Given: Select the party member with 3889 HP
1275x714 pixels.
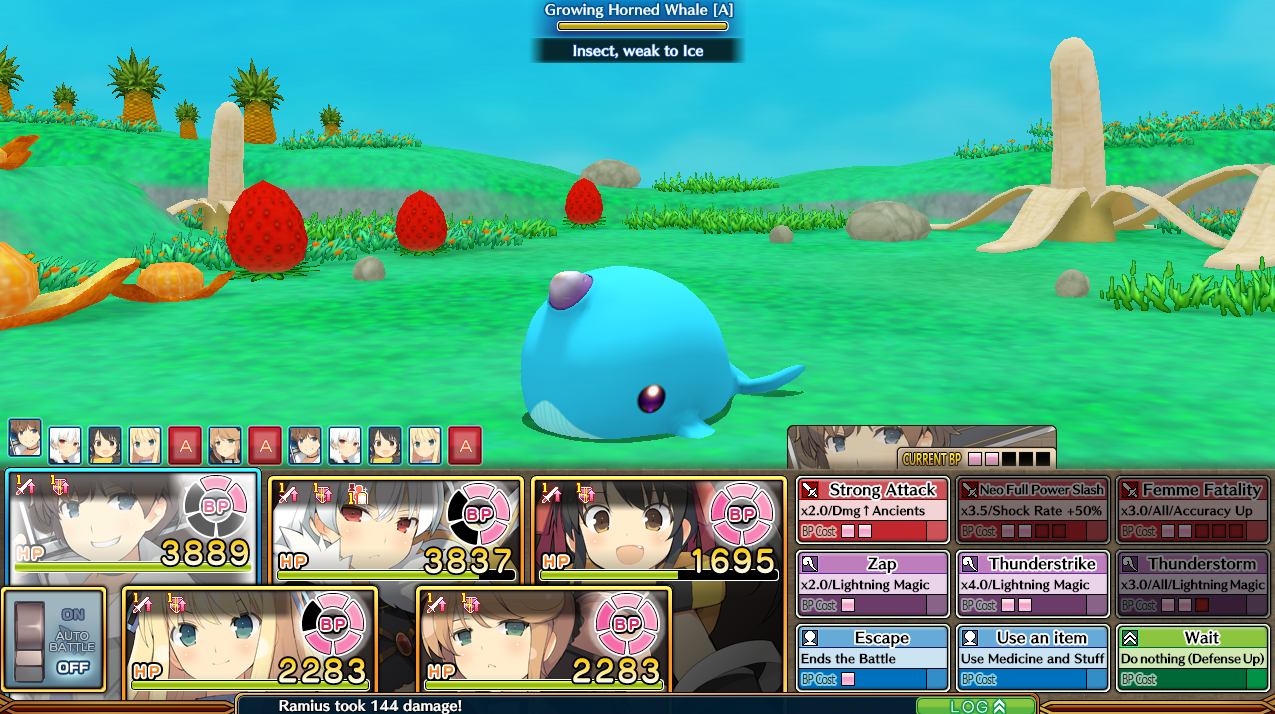Looking at the screenshot, I should point(133,527).
